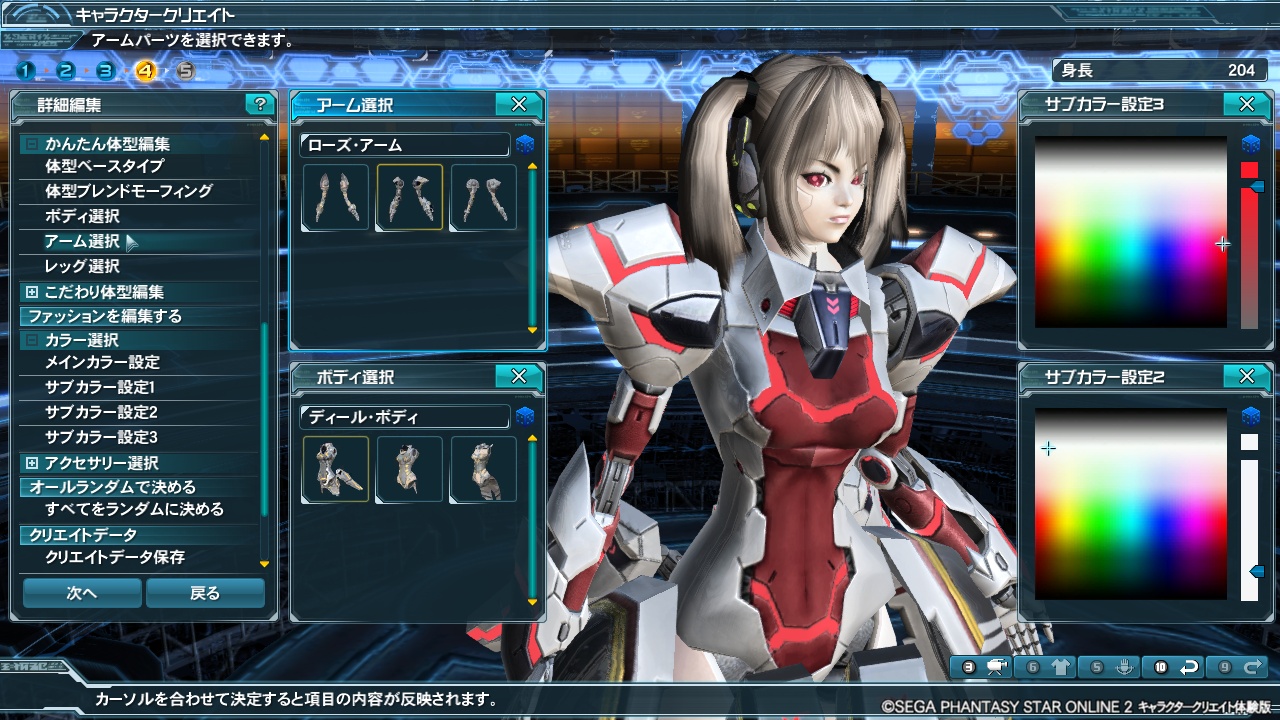
Task: Open the help question mark button
Action: pos(260,104)
